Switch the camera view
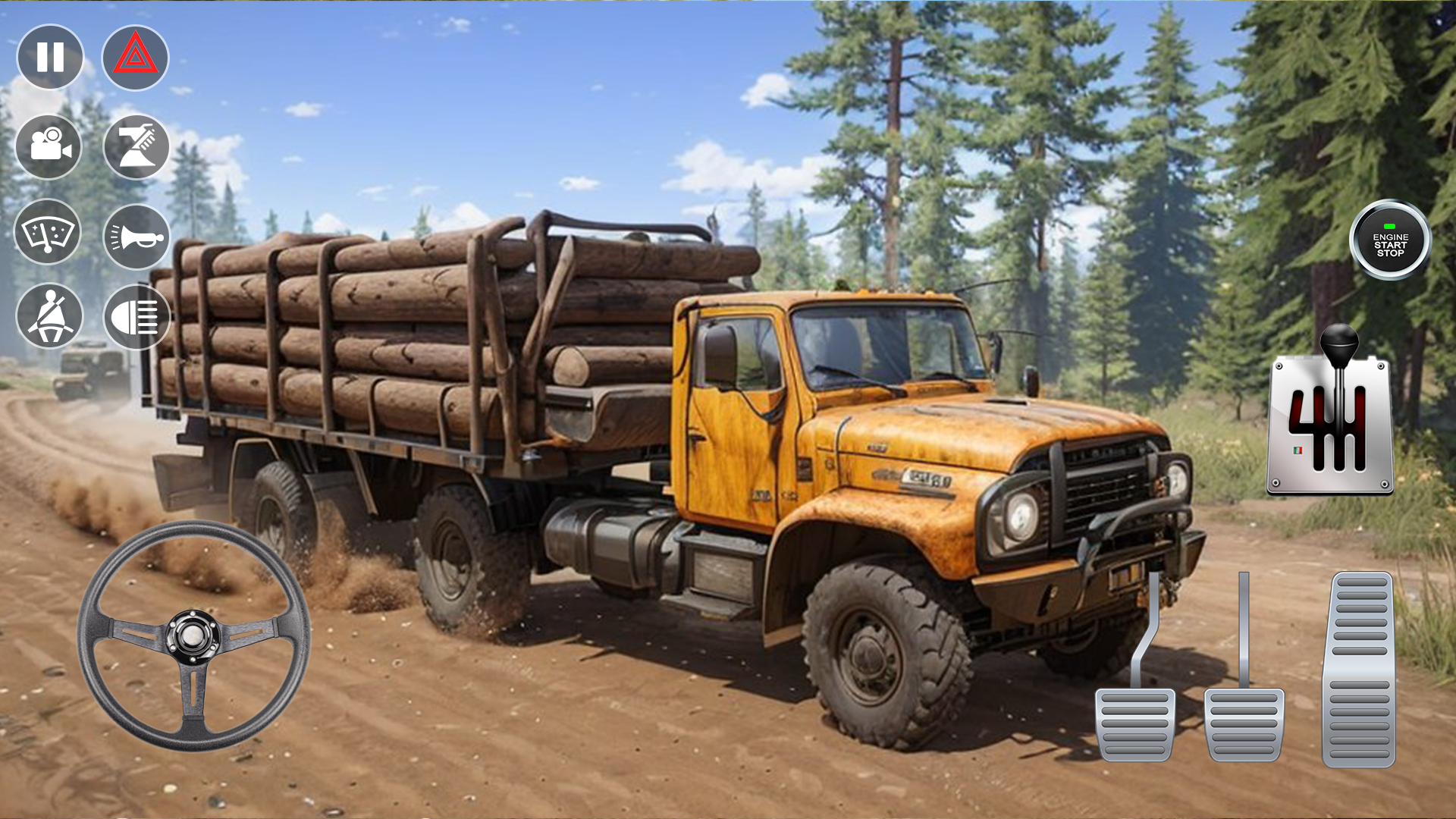 (x=49, y=146)
